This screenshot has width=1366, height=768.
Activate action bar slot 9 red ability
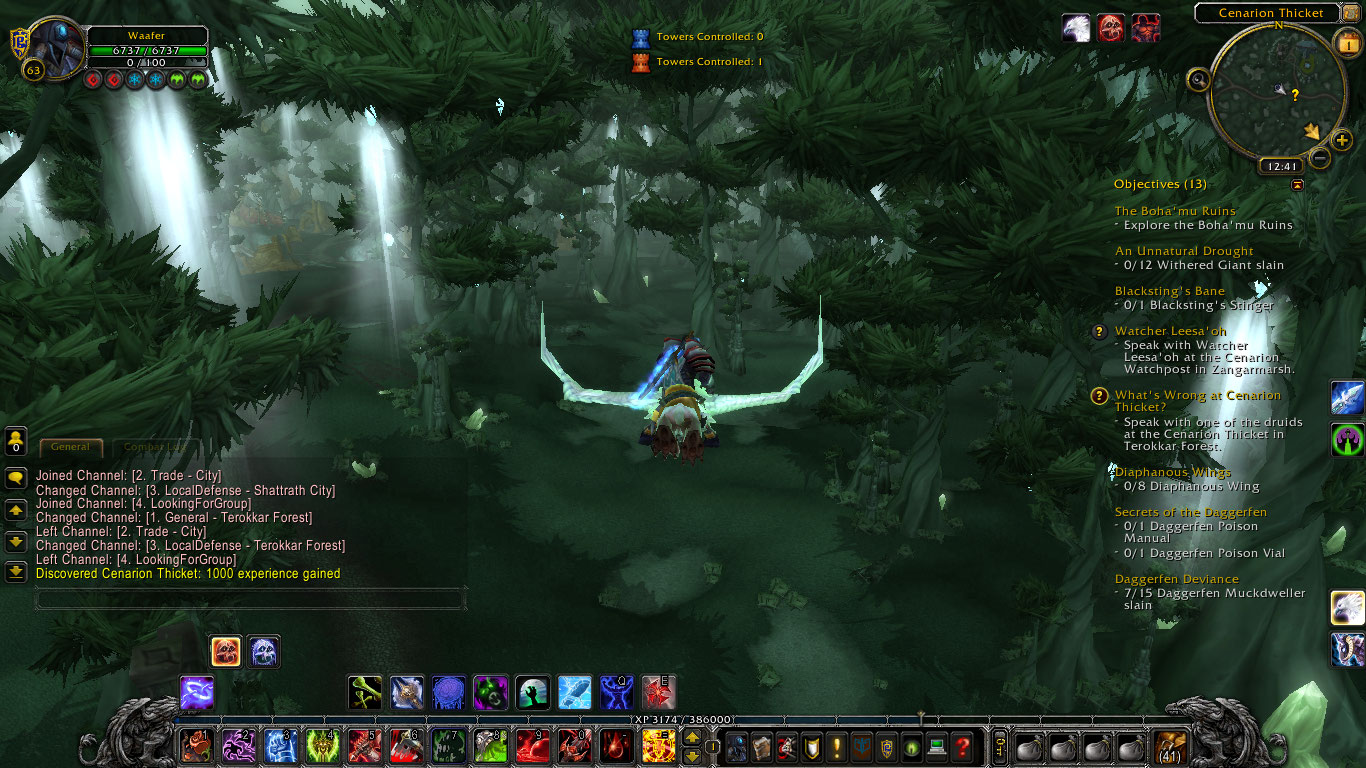point(533,746)
